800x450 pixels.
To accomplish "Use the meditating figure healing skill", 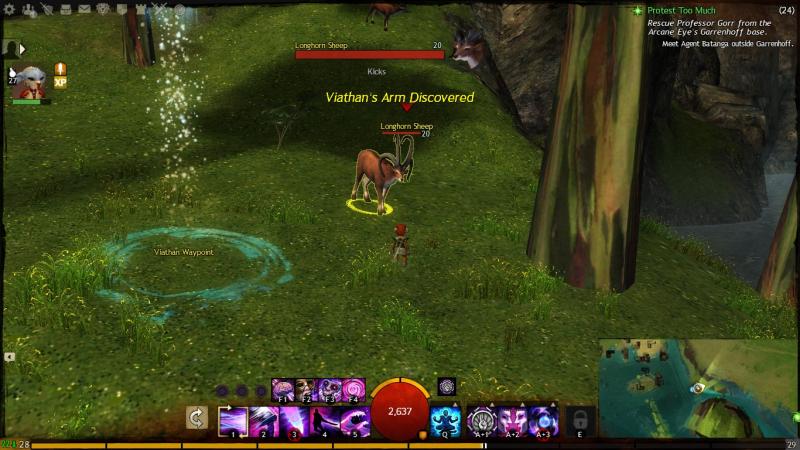I will [445, 420].
